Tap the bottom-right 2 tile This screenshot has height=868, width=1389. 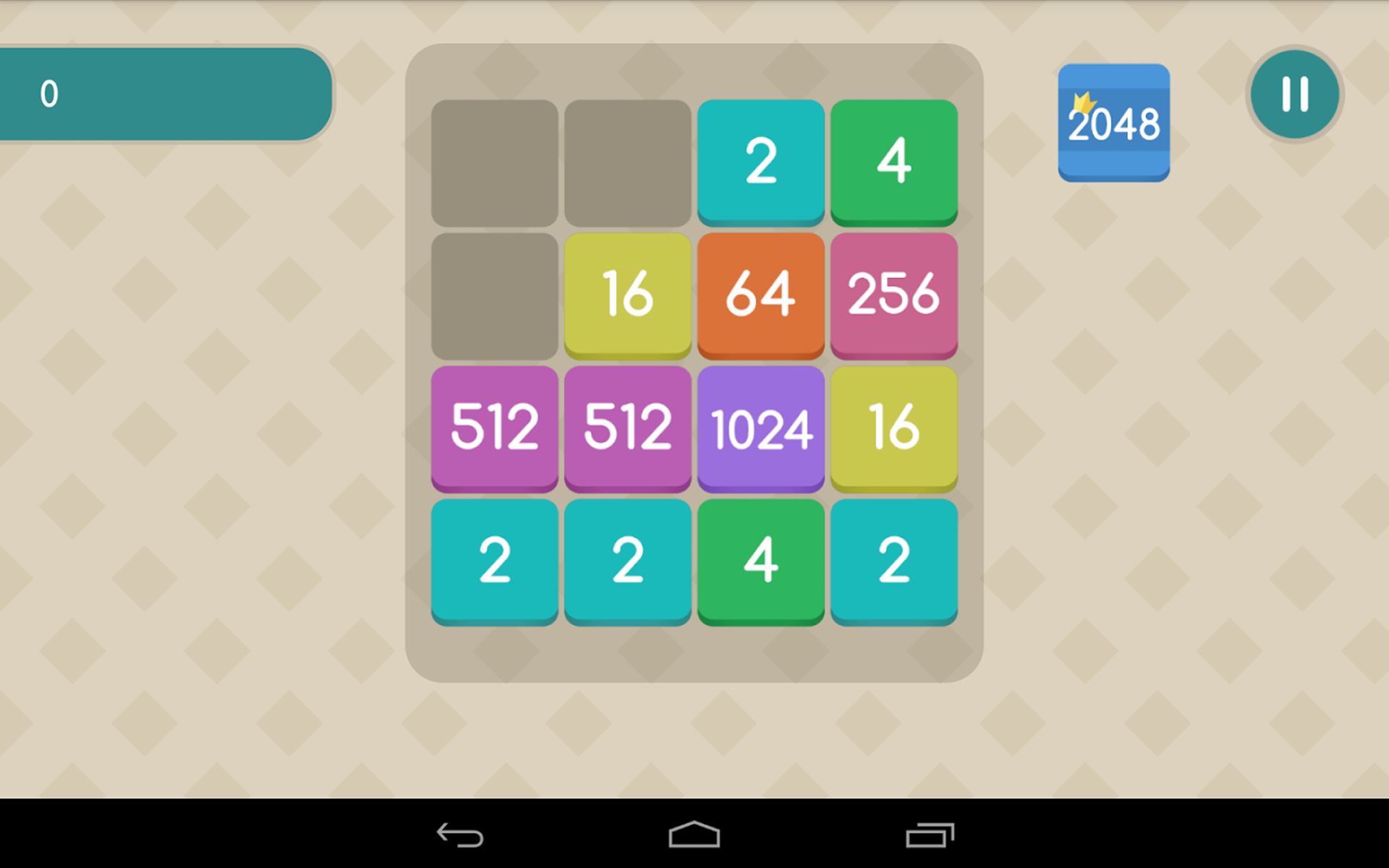pos(893,562)
